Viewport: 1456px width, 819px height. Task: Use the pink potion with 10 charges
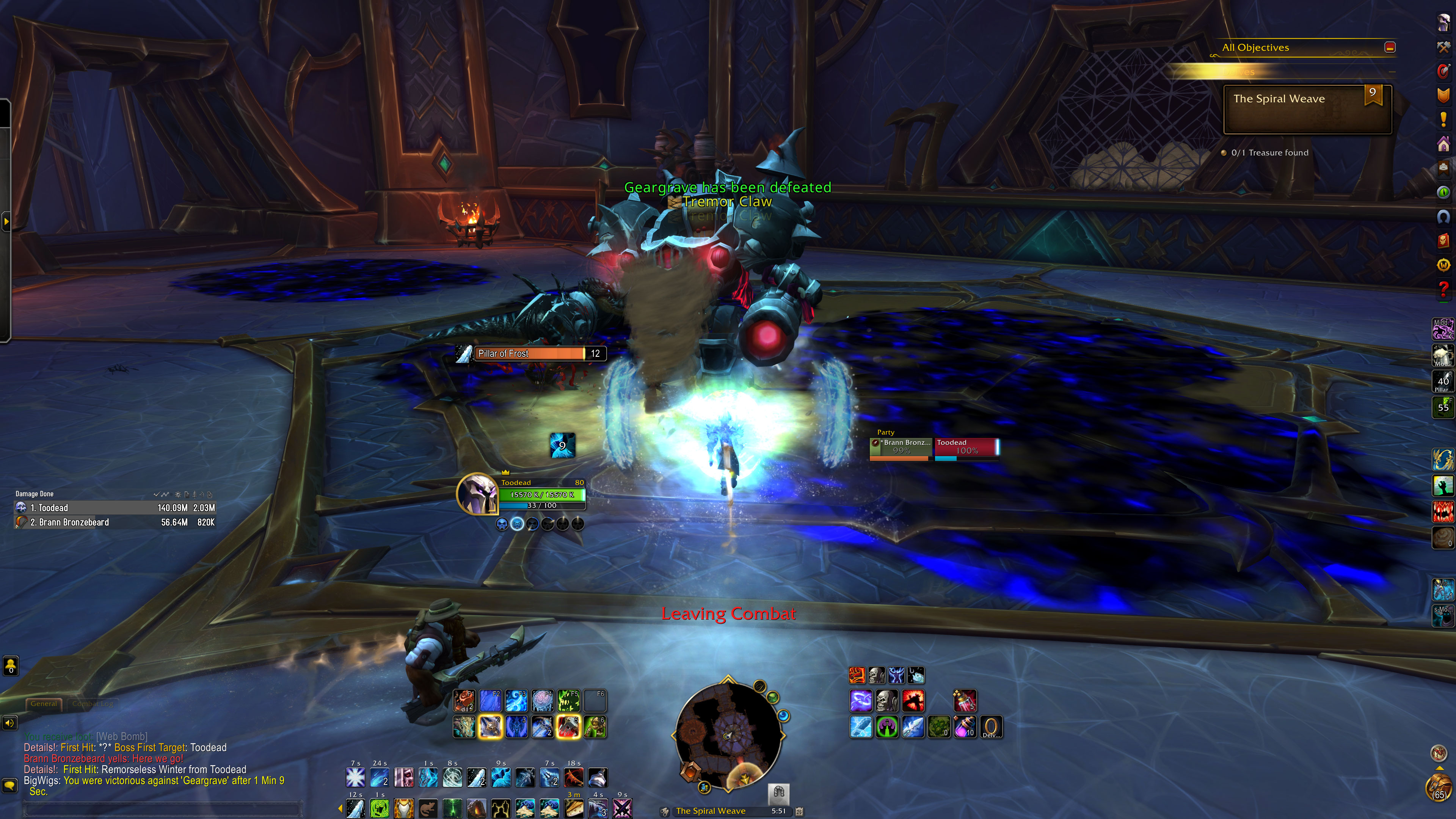(x=965, y=727)
